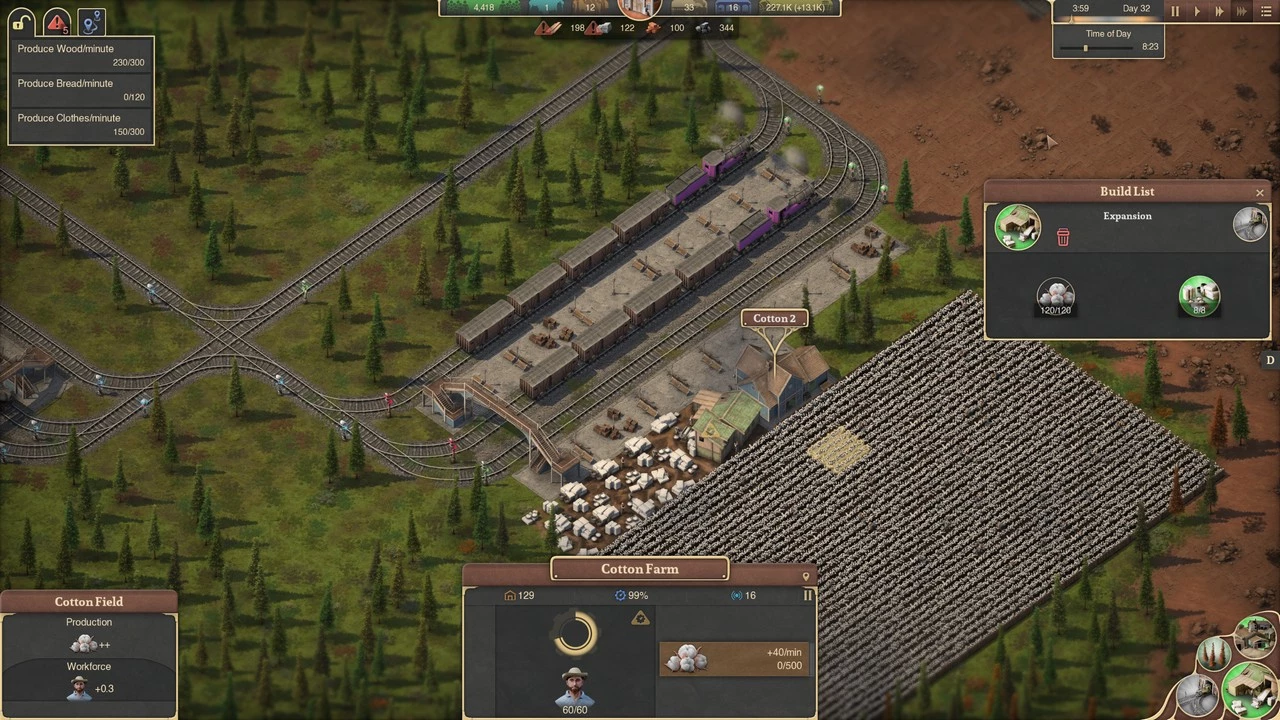Set game speed to normal play

click(x=1197, y=12)
